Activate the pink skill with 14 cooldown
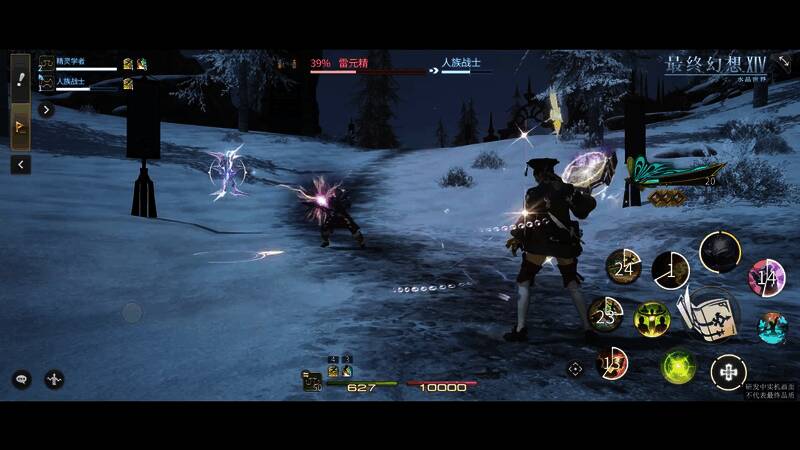This screenshot has width=800, height=450. point(766,277)
